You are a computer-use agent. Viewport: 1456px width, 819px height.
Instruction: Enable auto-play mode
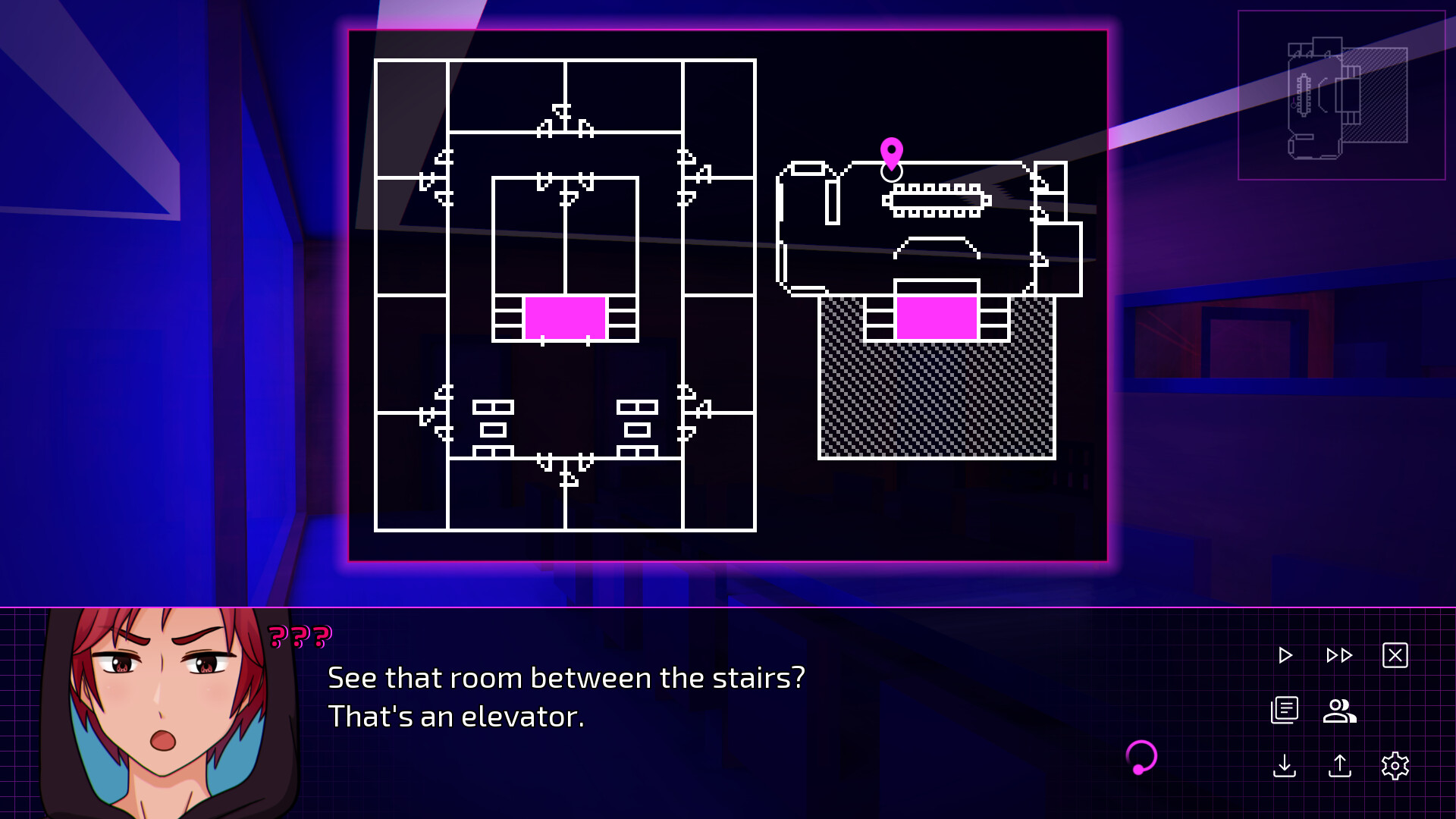pos(1285,654)
